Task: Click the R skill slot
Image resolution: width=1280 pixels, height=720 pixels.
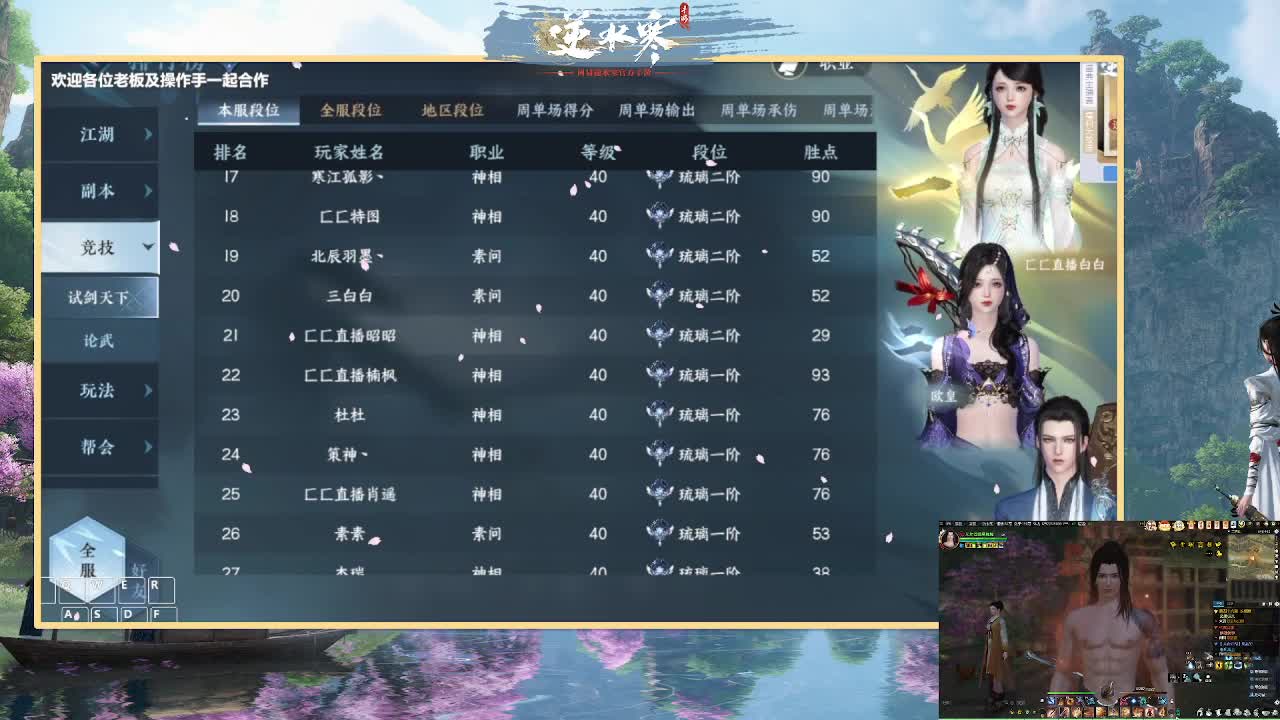Action: (x=160, y=591)
